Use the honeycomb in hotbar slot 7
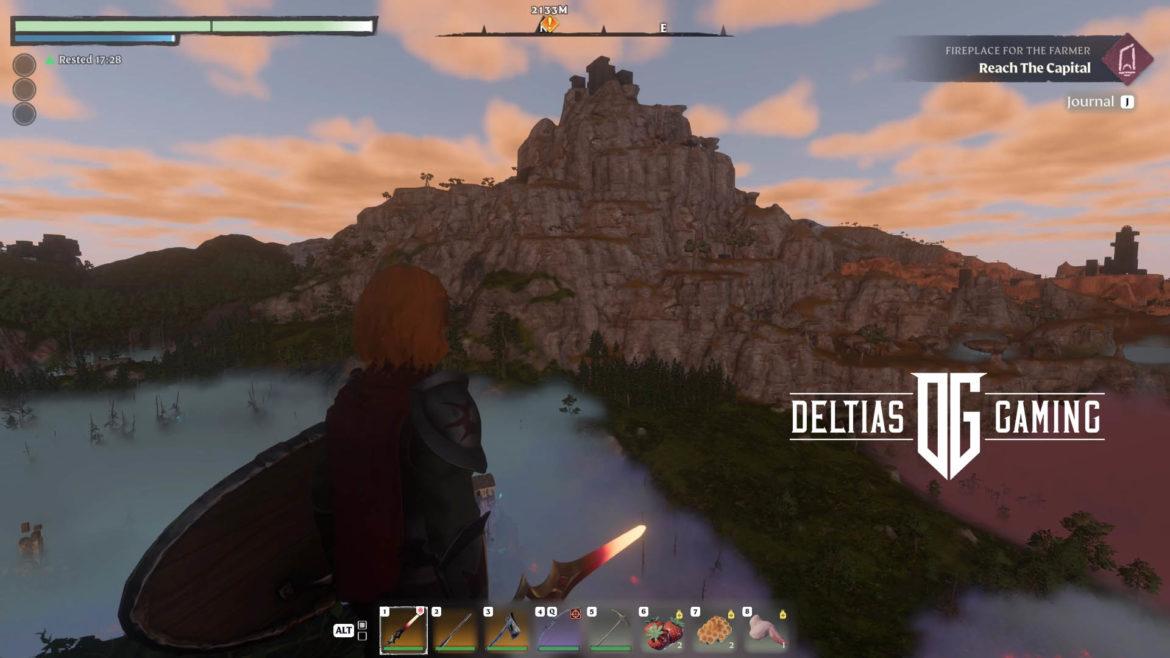The width and height of the screenshot is (1170, 658). [715, 630]
